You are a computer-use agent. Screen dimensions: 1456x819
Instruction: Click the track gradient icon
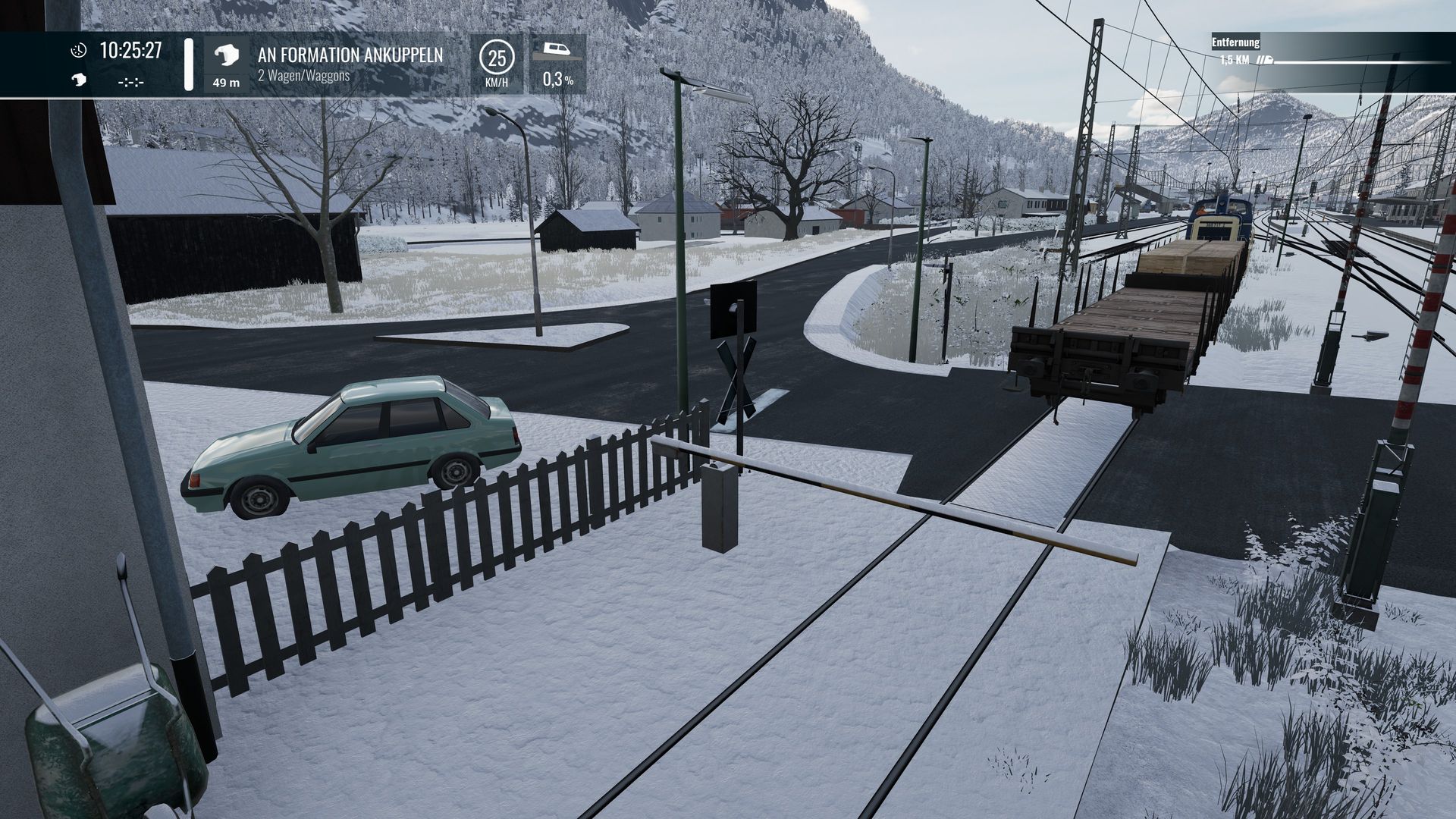point(557,51)
